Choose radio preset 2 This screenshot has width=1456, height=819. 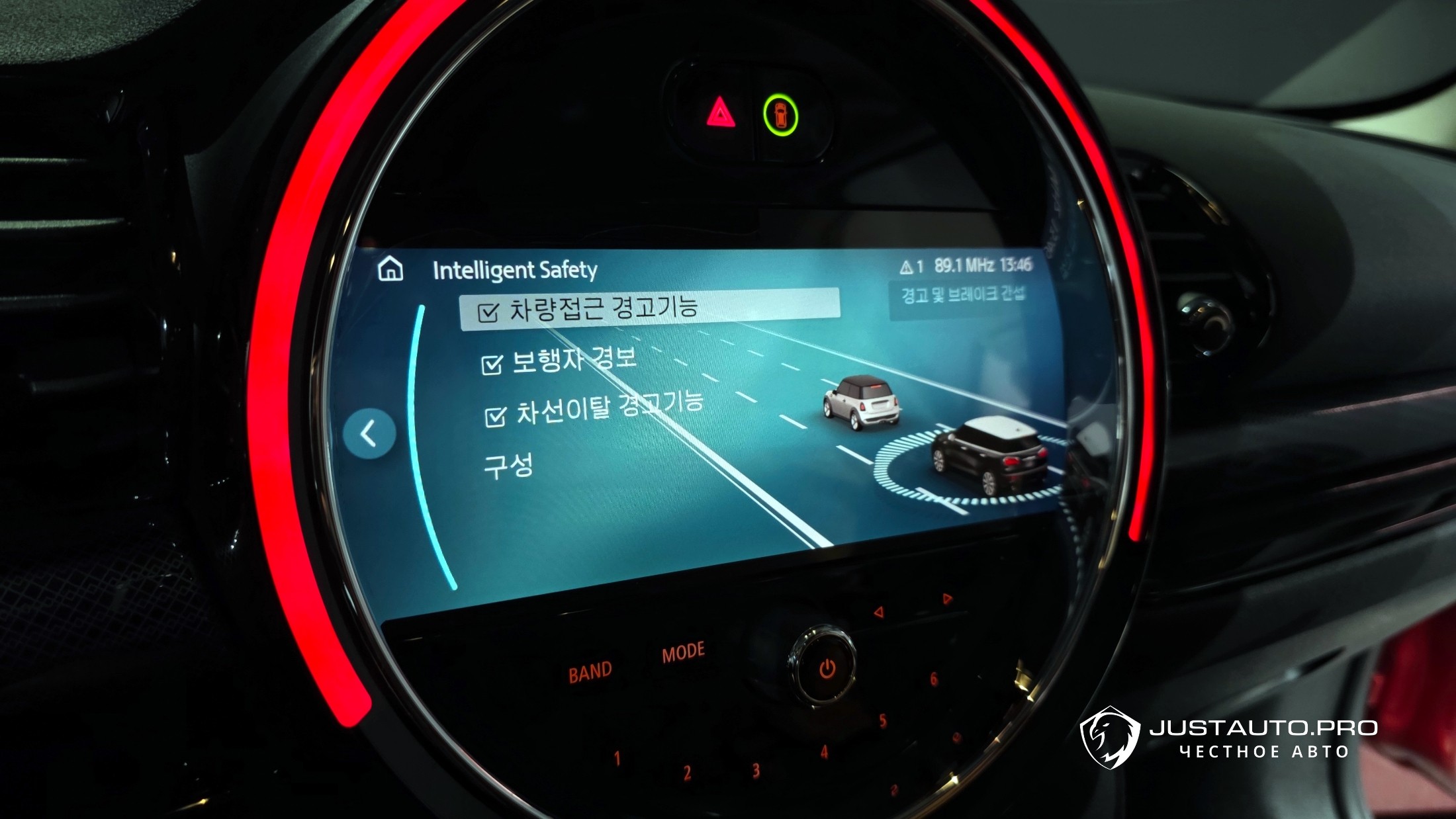click(688, 773)
